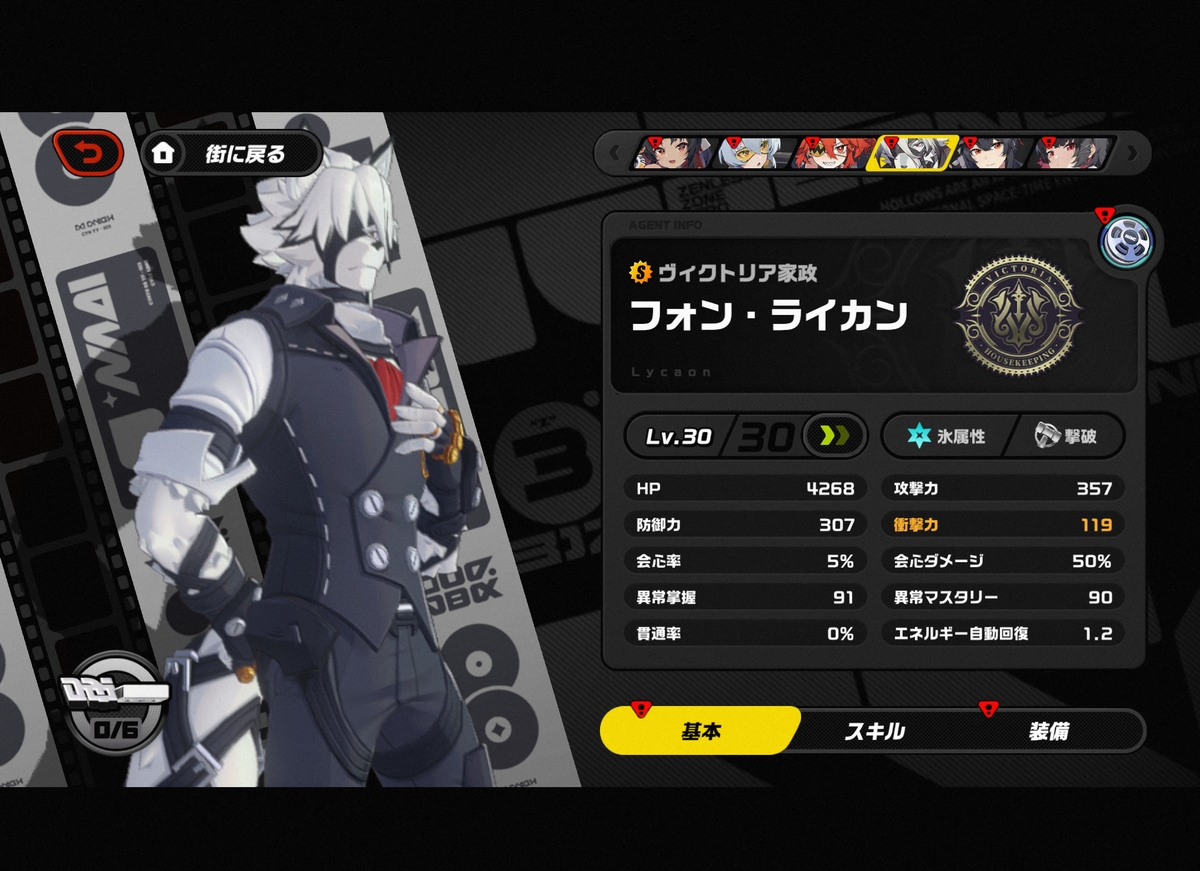
Task: Choose the blue-haired agent with yellow visor
Action: click(755, 153)
